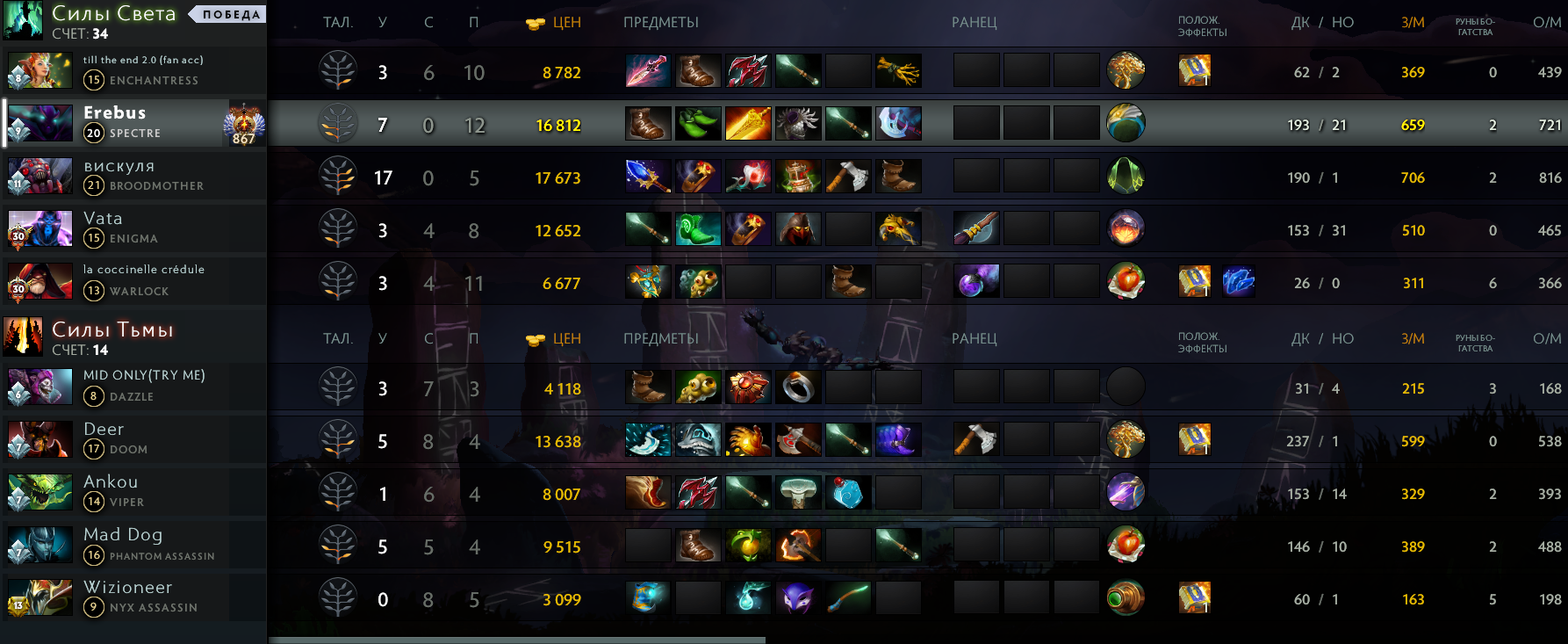Show Spectre's talent tree icon

(337, 124)
